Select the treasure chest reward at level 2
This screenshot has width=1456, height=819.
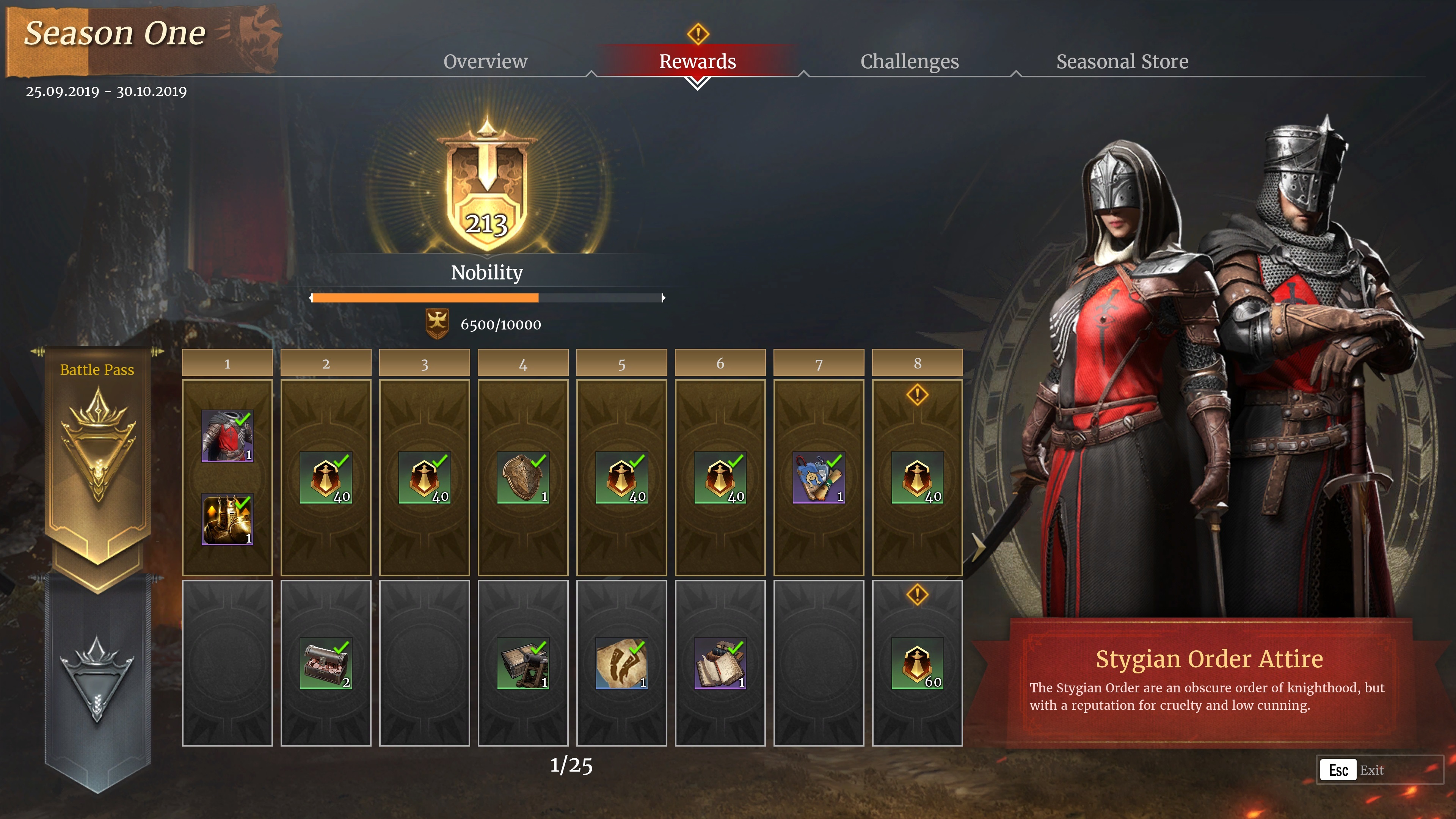[x=326, y=663]
